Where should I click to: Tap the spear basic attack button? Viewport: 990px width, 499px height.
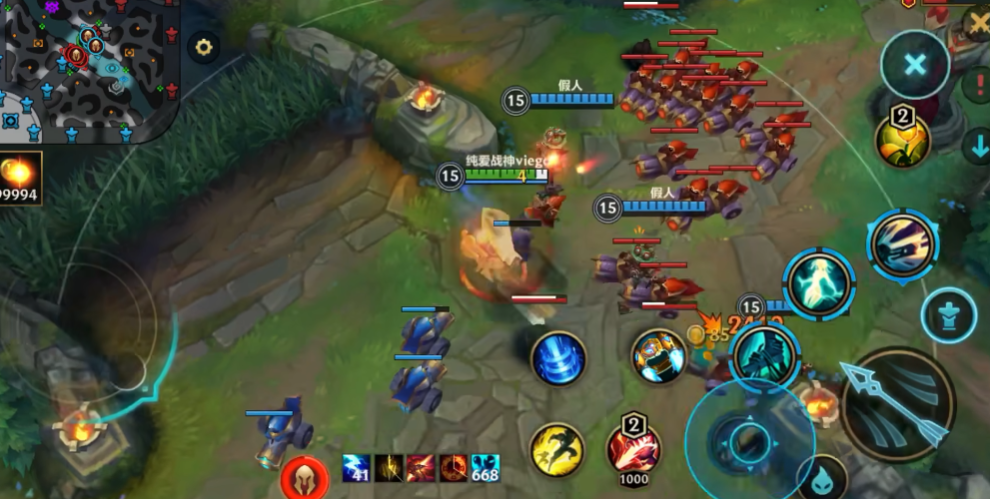click(896, 404)
